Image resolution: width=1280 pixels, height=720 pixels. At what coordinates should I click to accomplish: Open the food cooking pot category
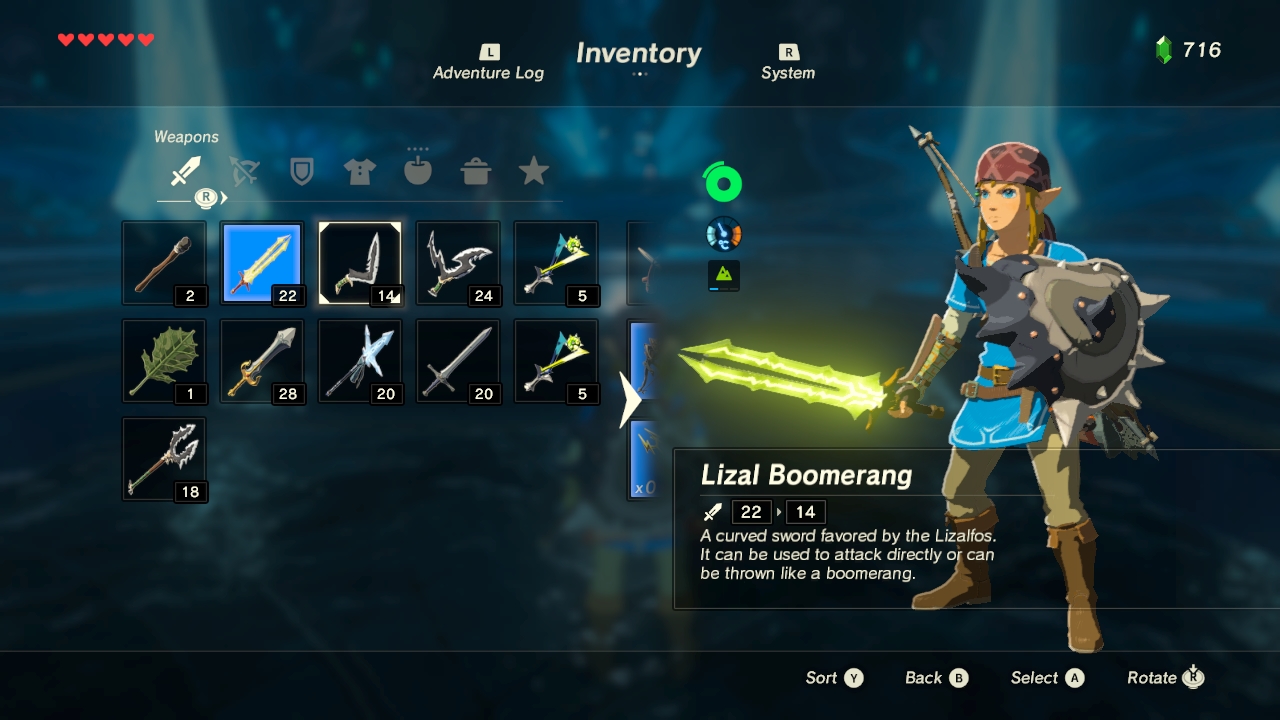pos(476,172)
